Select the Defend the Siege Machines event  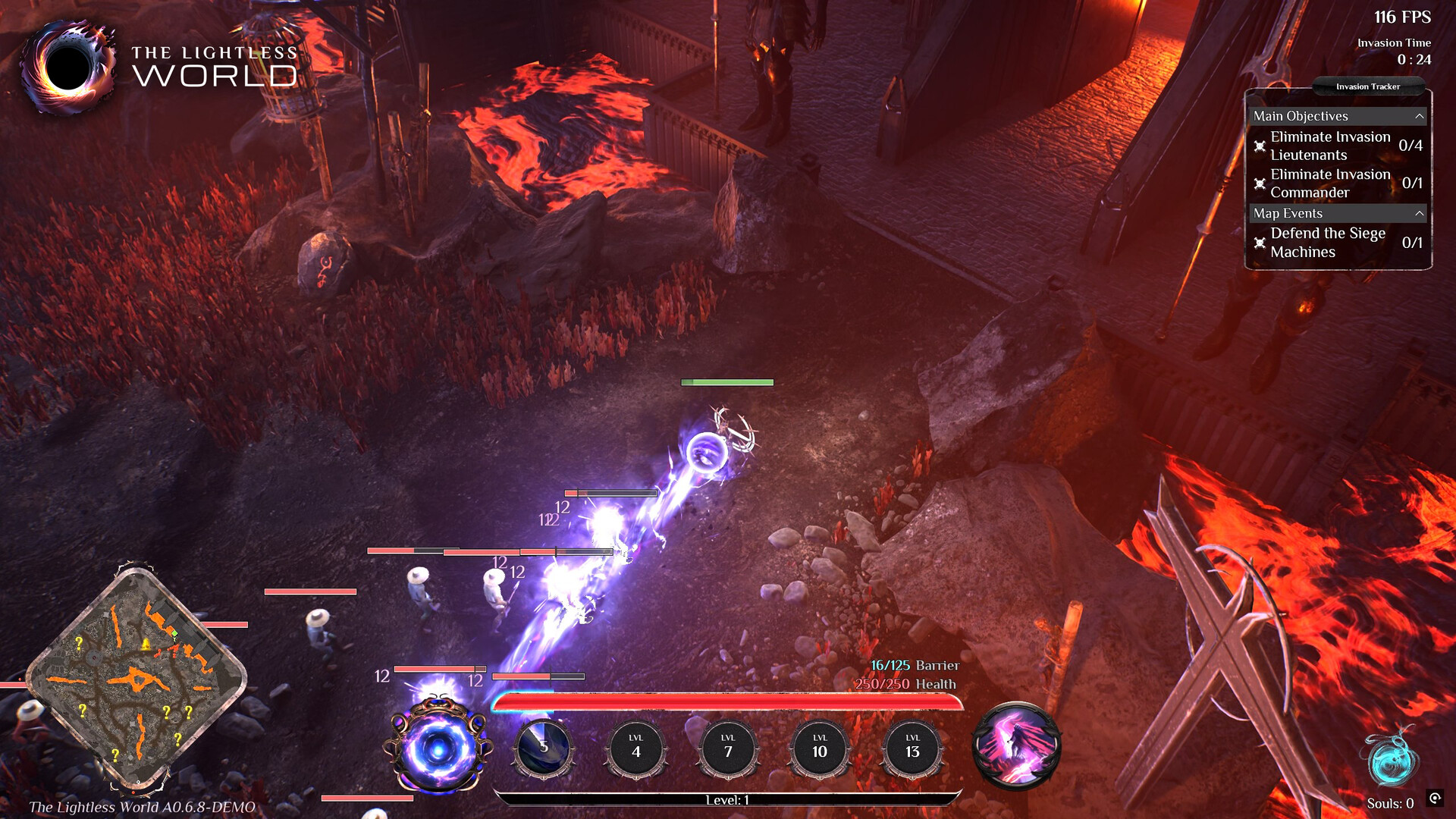pyautogui.click(x=1327, y=243)
